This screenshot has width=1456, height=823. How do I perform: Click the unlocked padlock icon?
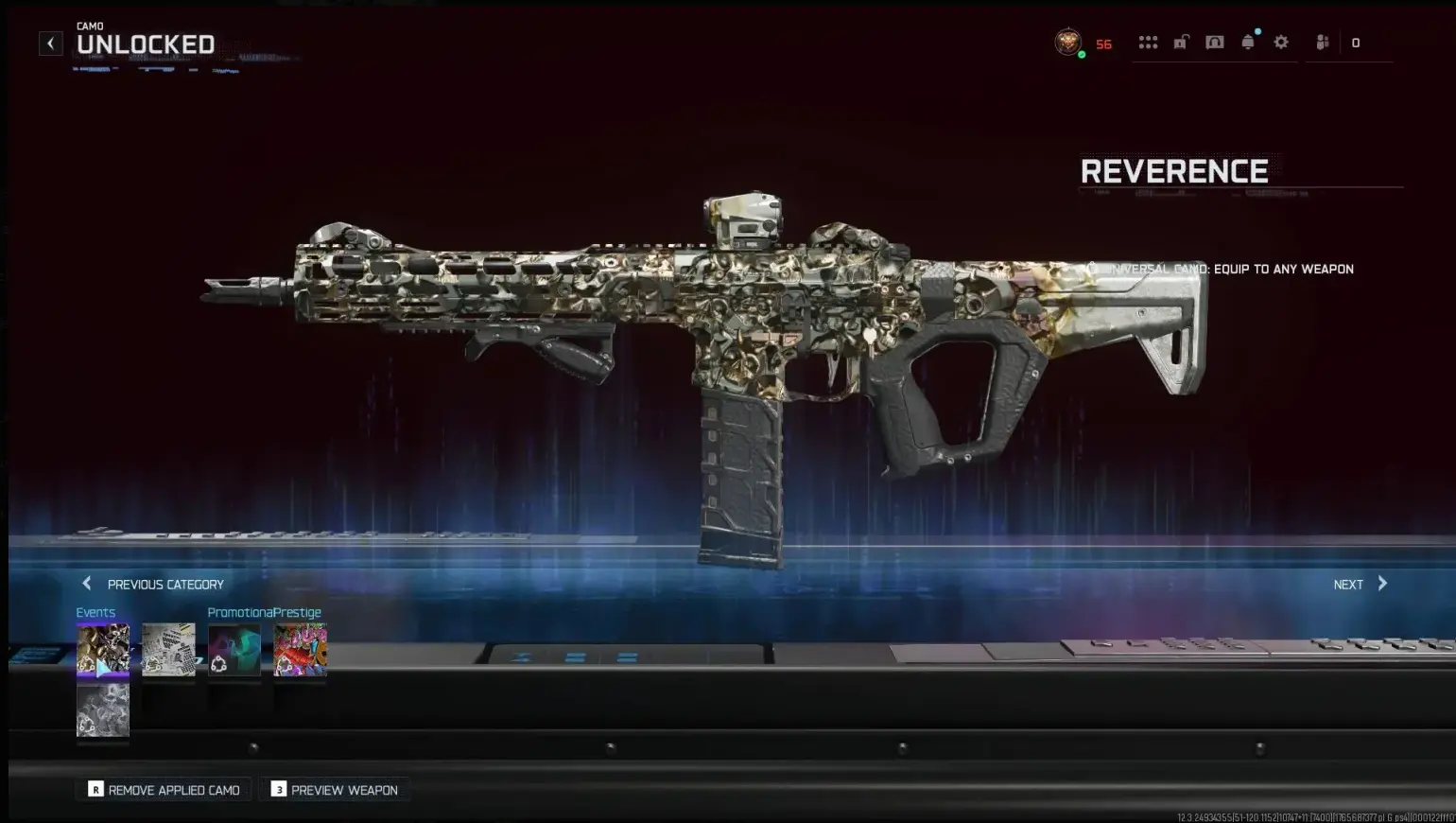click(x=1181, y=42)
